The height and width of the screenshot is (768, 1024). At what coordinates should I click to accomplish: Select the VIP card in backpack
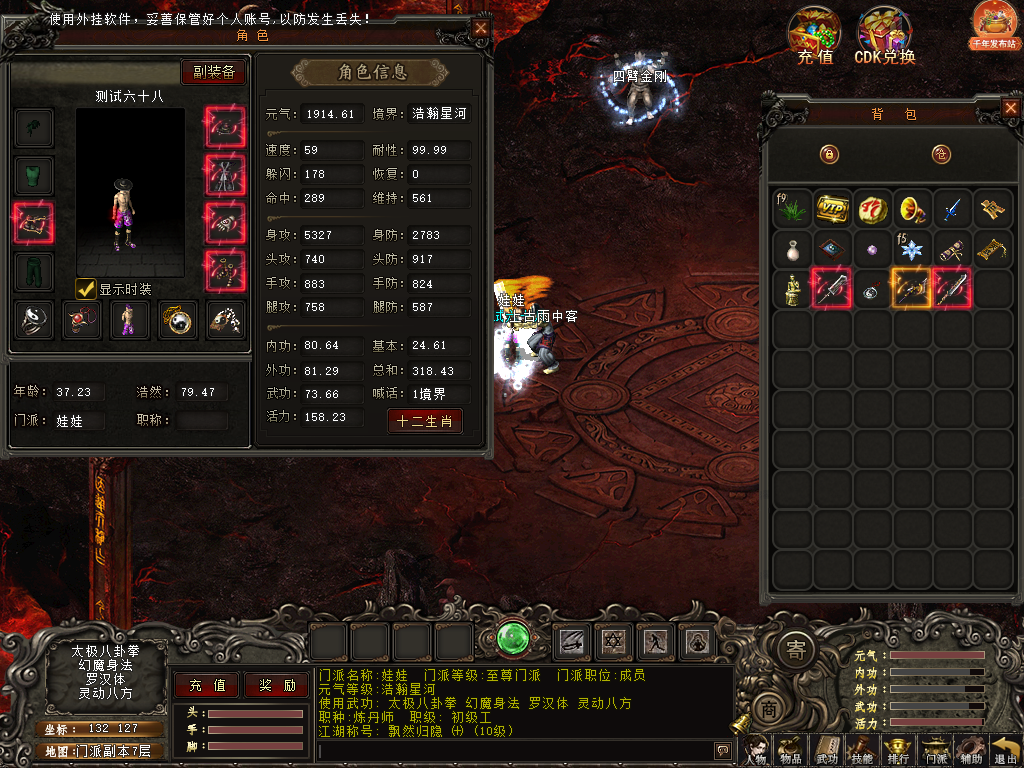[x=832, y=208]
